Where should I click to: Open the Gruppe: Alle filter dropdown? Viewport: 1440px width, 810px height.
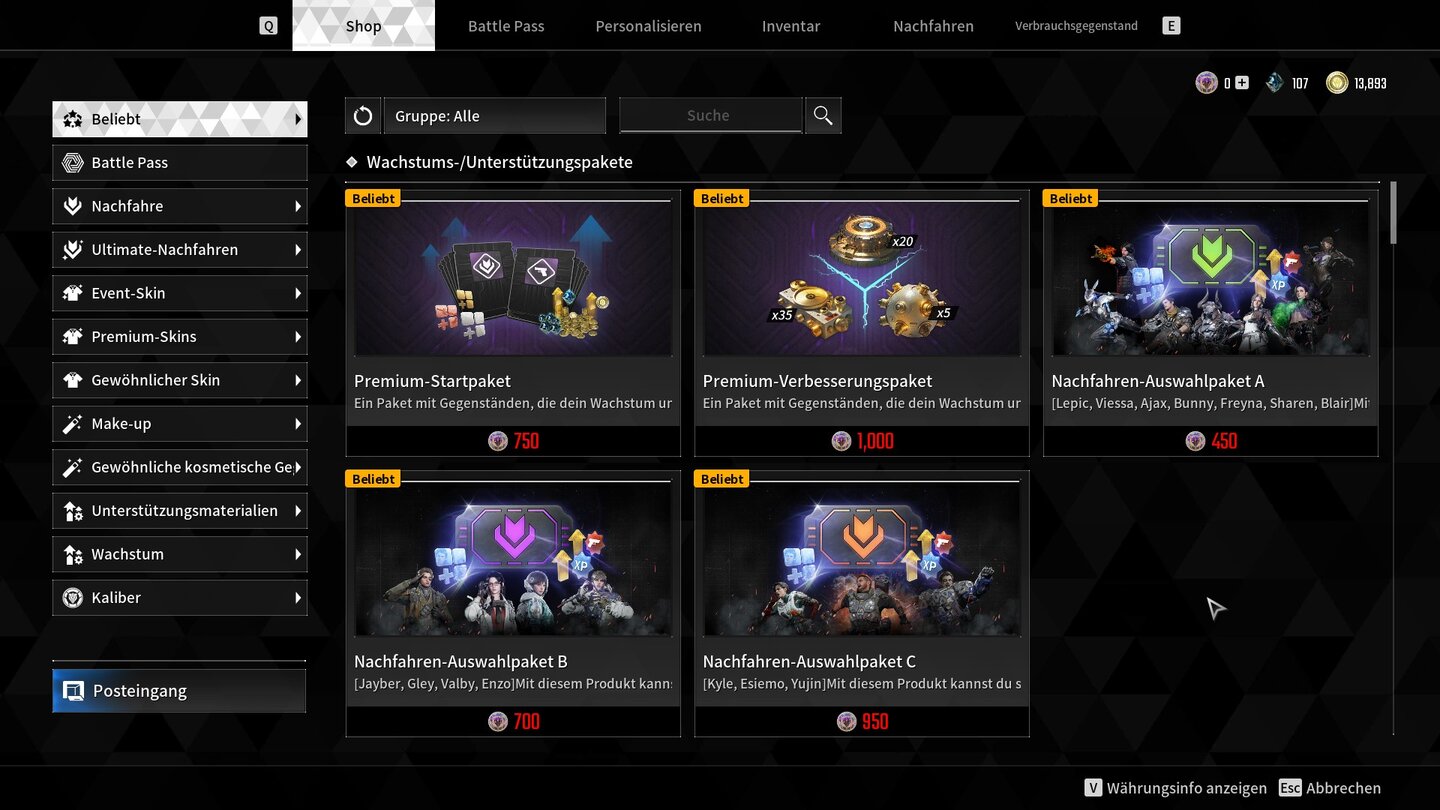coord(493,115)
